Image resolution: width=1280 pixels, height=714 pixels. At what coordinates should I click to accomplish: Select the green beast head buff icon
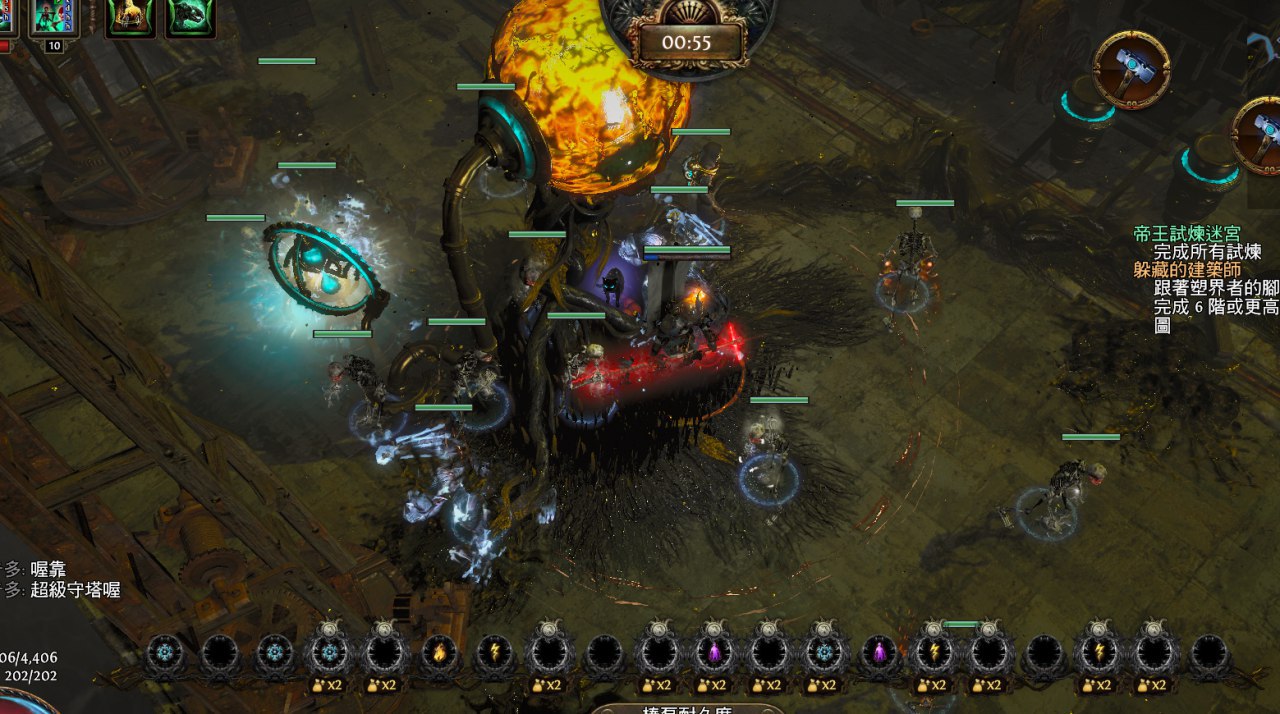point(190,17)
